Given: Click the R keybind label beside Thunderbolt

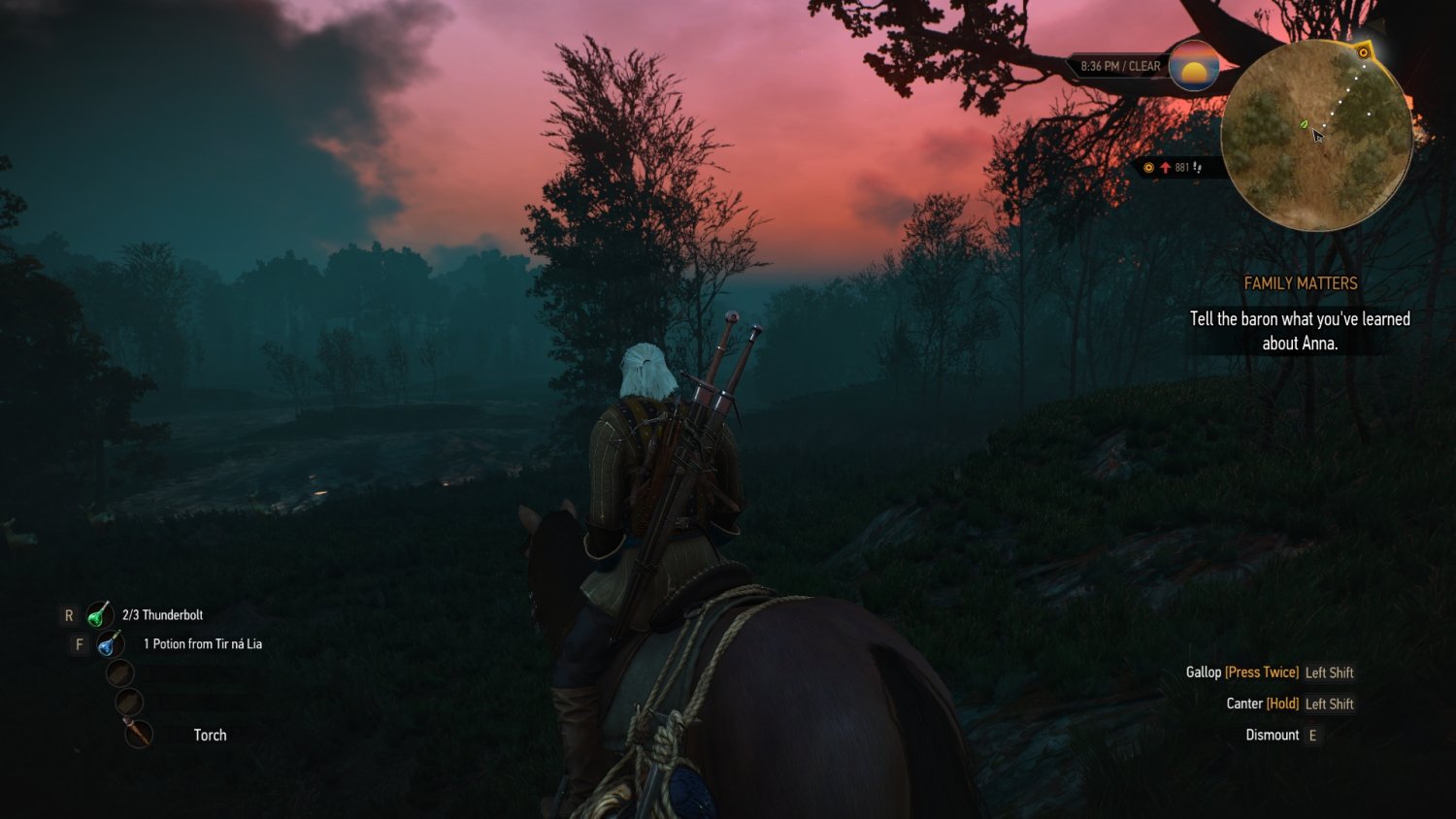Looking at the screenshot, I should coord(68,614).
